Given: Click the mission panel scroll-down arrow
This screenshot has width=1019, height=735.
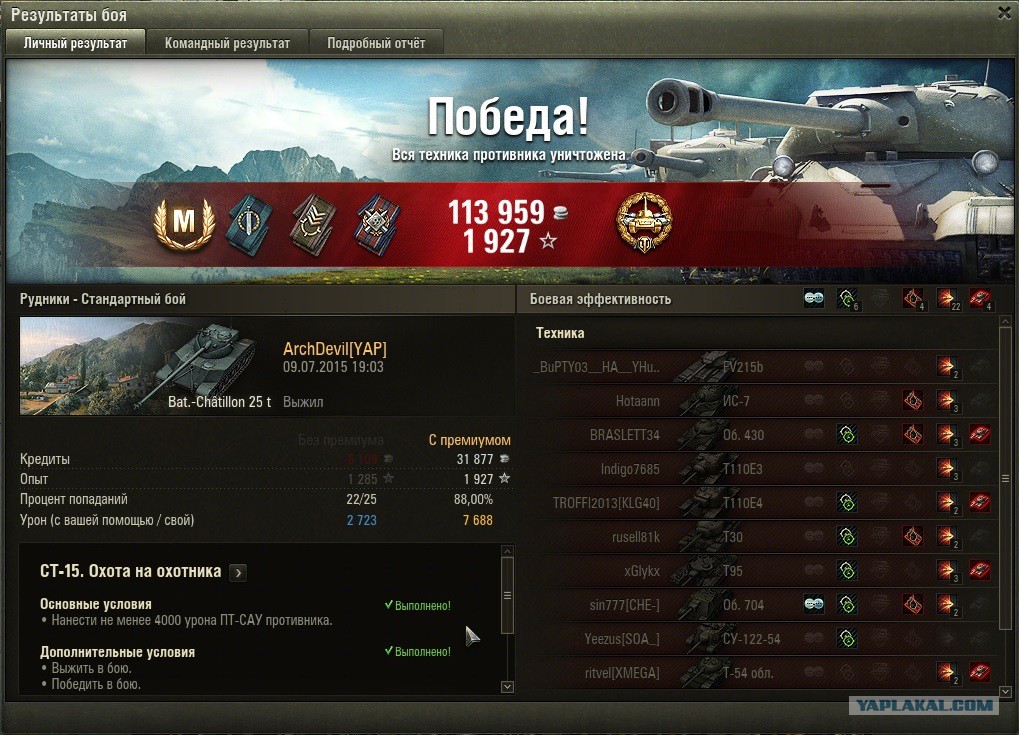Looking at the screenshot, I should pyautogui.click(x=507, y=687).
